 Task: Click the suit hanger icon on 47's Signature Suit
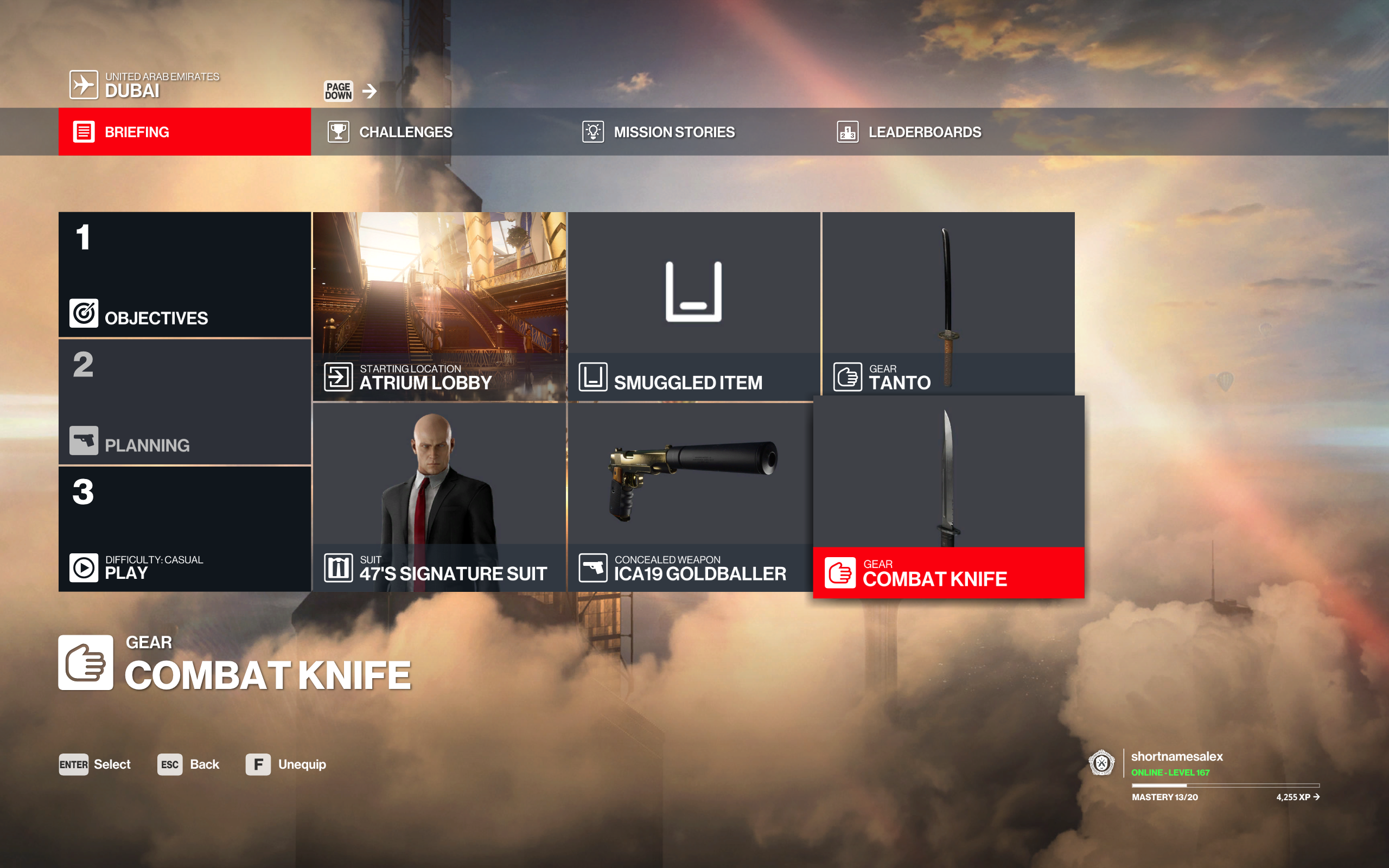click(339, 568)
